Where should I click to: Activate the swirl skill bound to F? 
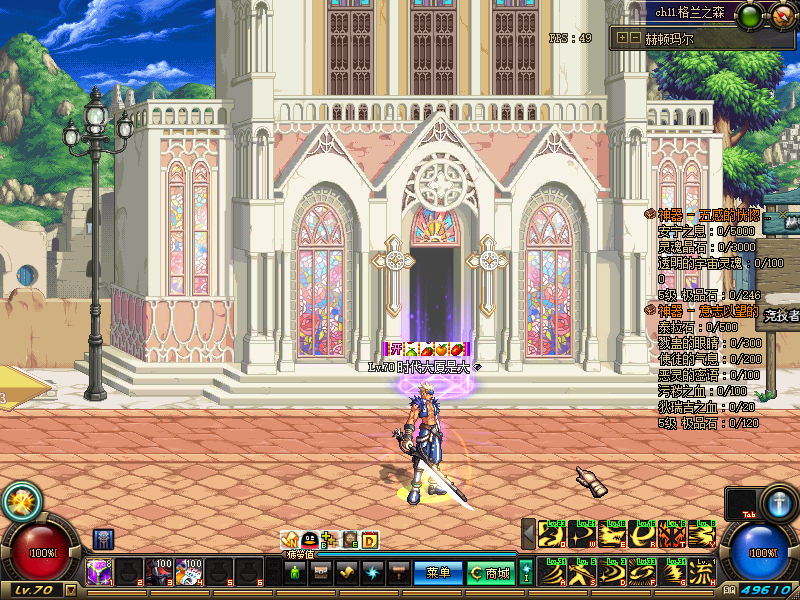pyautogui.click(x=642, y=574)
